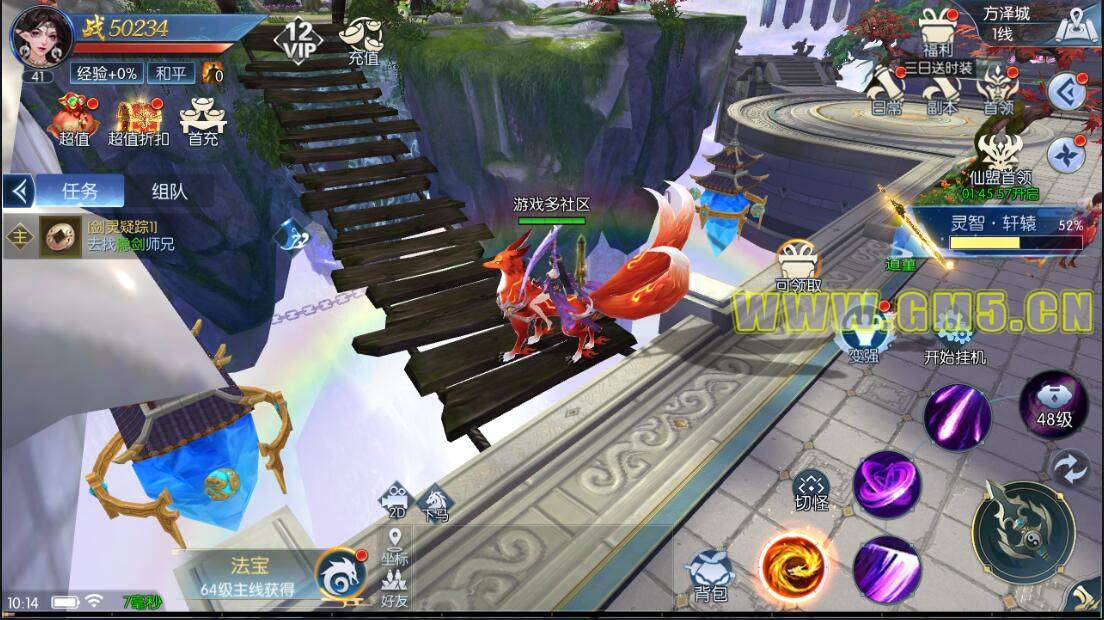Viewport: 1104px width, 620px height.
Task: Open the 副本 dungeon menu
Action: tap(940, 92)
